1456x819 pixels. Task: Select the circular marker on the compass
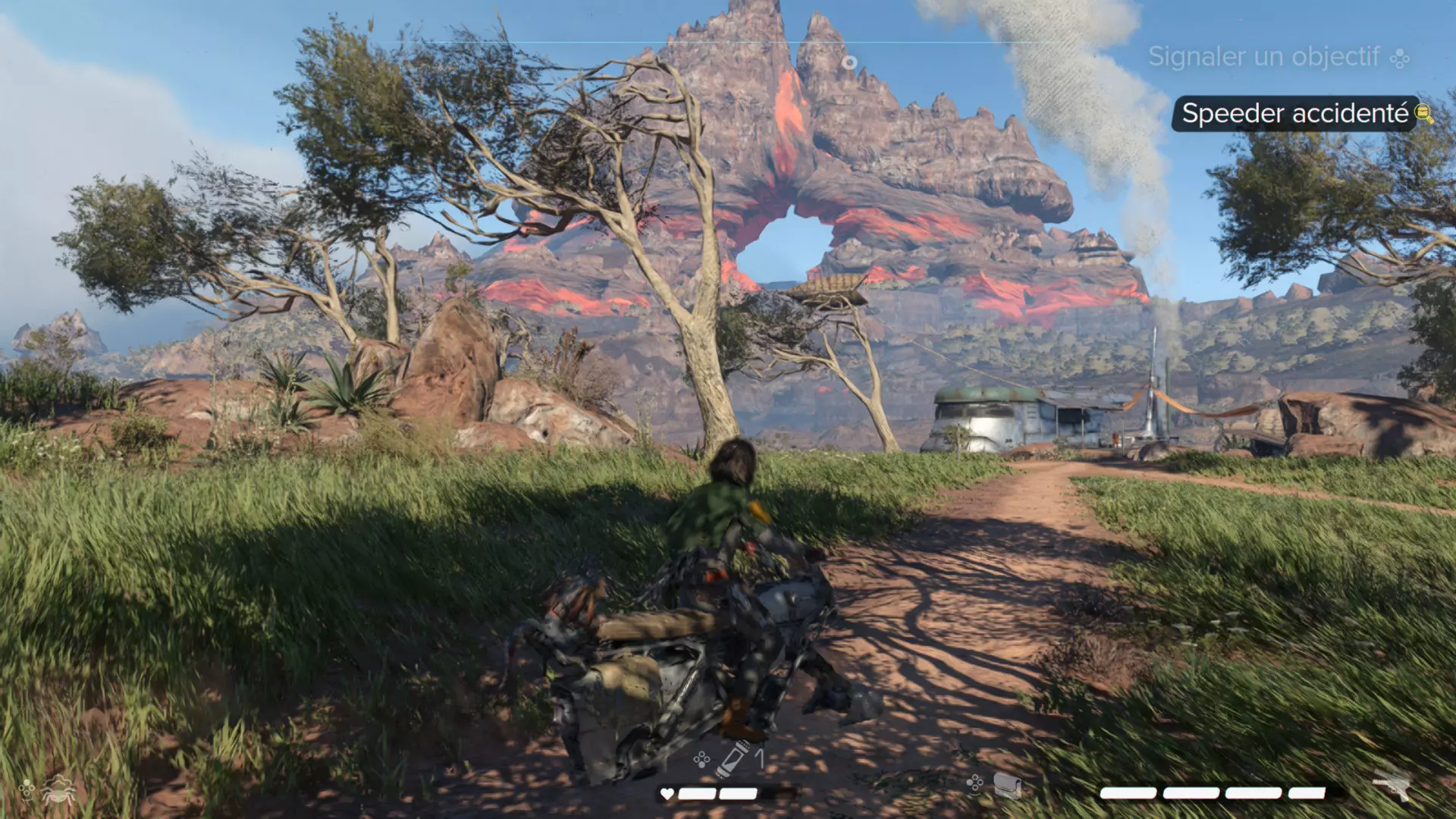point(849,62)
